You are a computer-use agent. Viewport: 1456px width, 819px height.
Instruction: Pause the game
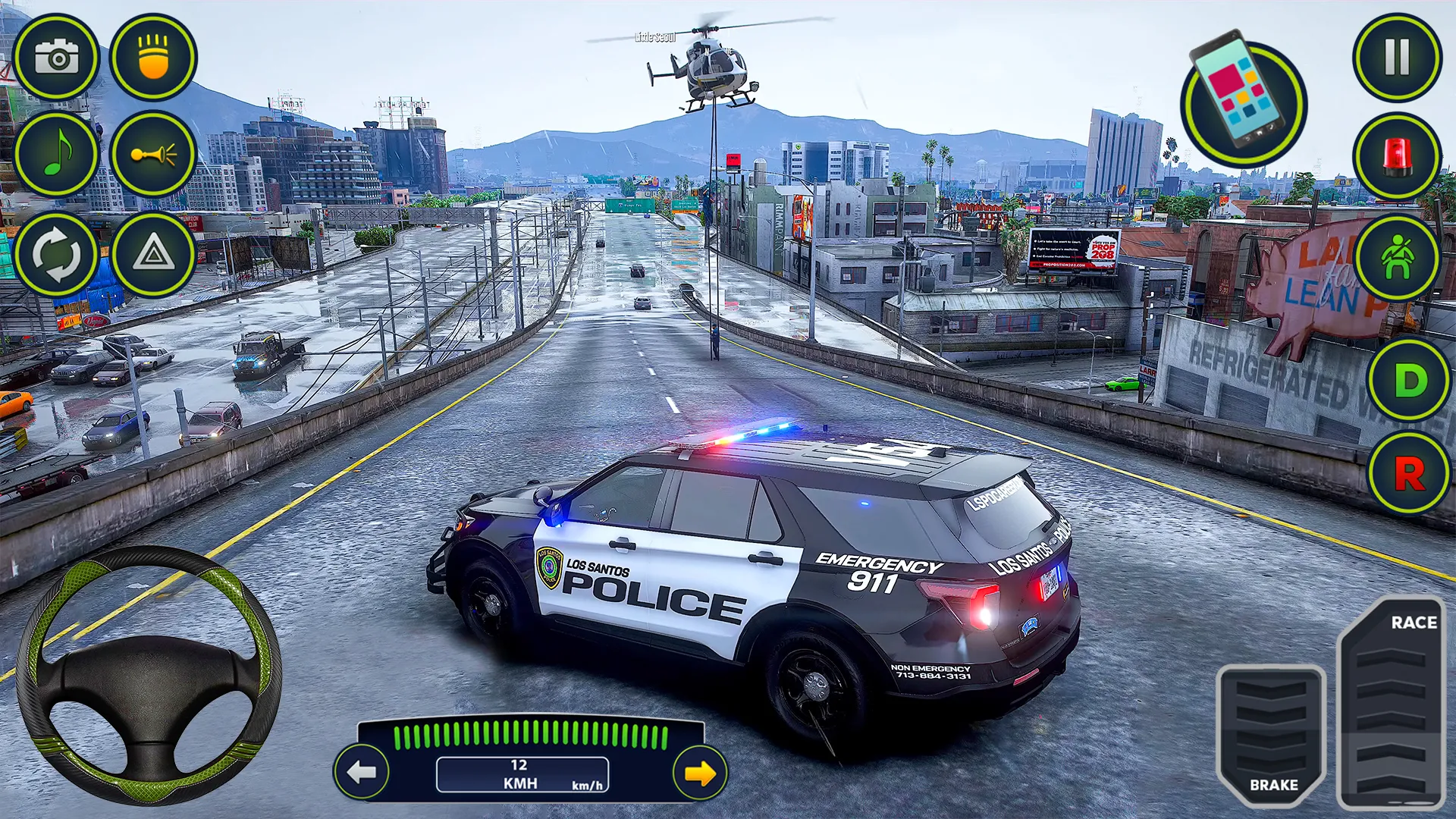point(1397,58)
